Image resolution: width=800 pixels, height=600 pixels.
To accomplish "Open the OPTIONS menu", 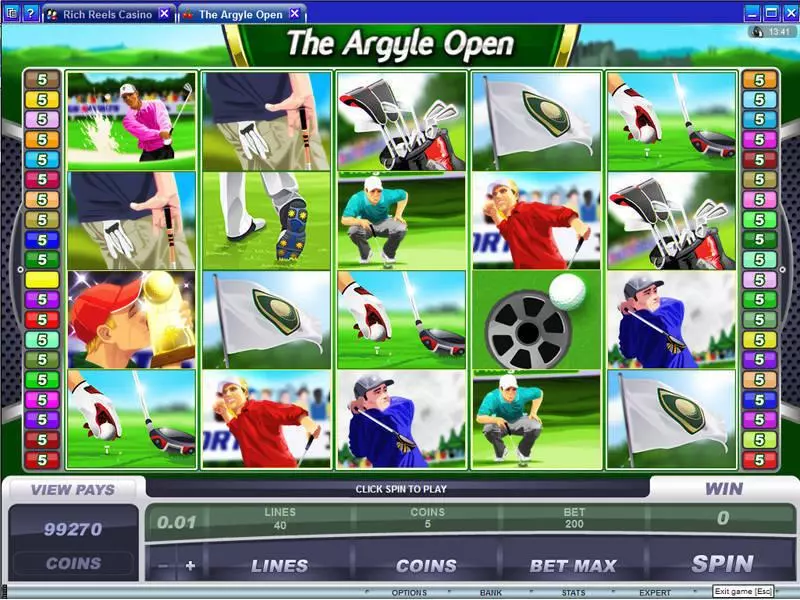I will pos(409,593).
